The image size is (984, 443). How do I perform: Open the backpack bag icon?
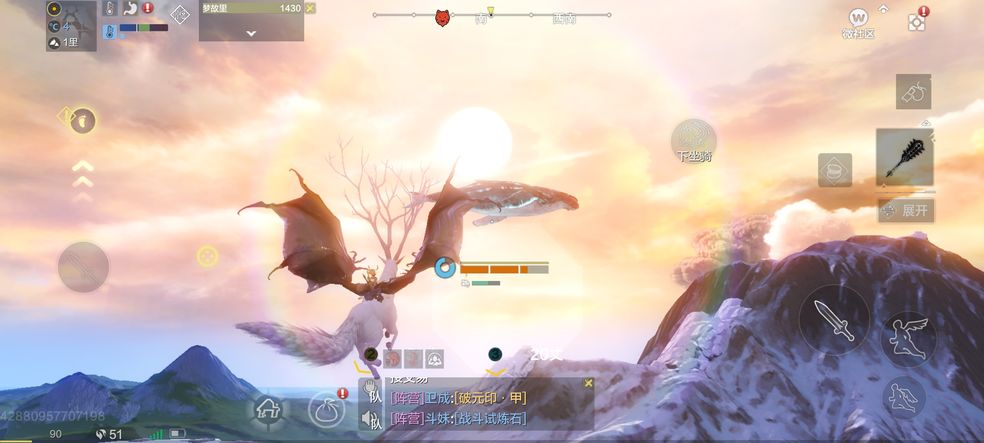coord(326,408)
